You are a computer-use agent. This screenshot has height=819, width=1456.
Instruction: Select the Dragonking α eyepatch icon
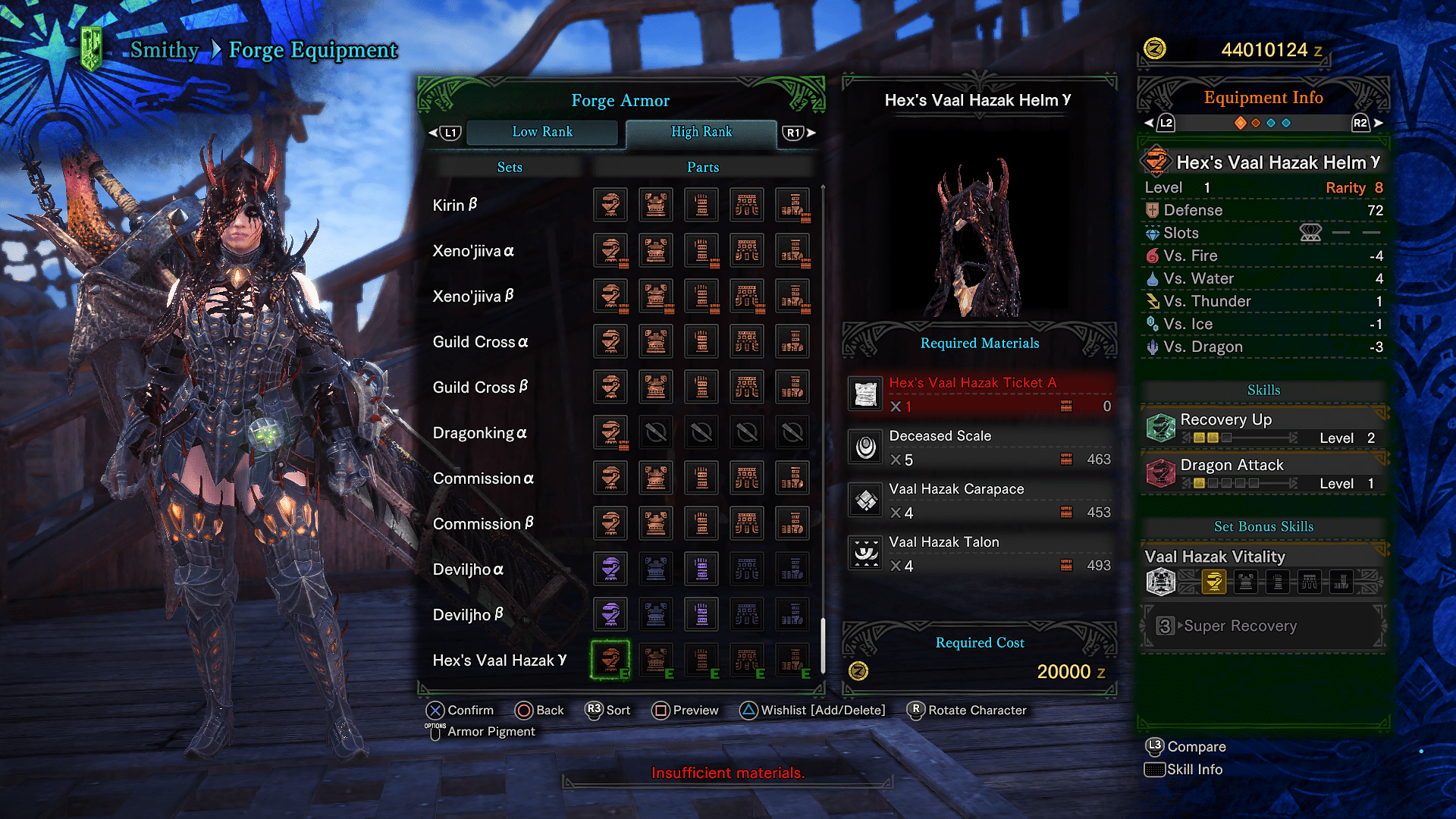click(610, 432)
